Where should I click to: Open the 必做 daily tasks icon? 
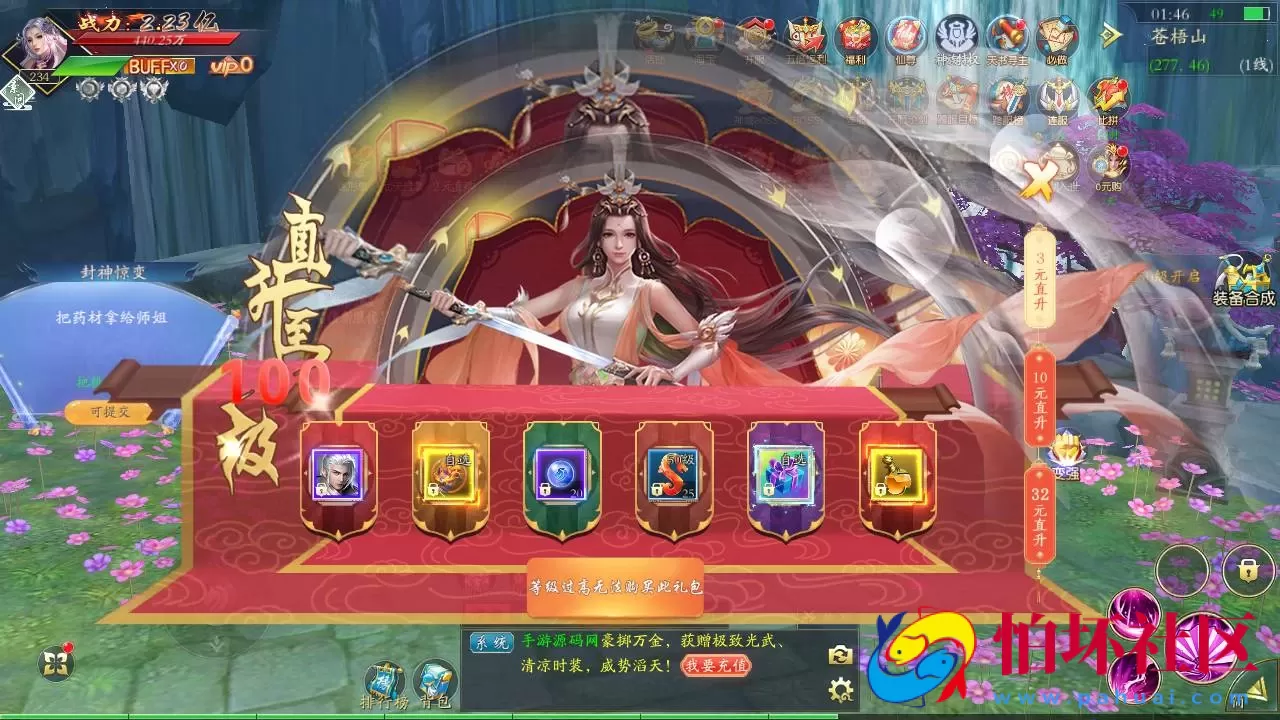[x=1055, y=32]
